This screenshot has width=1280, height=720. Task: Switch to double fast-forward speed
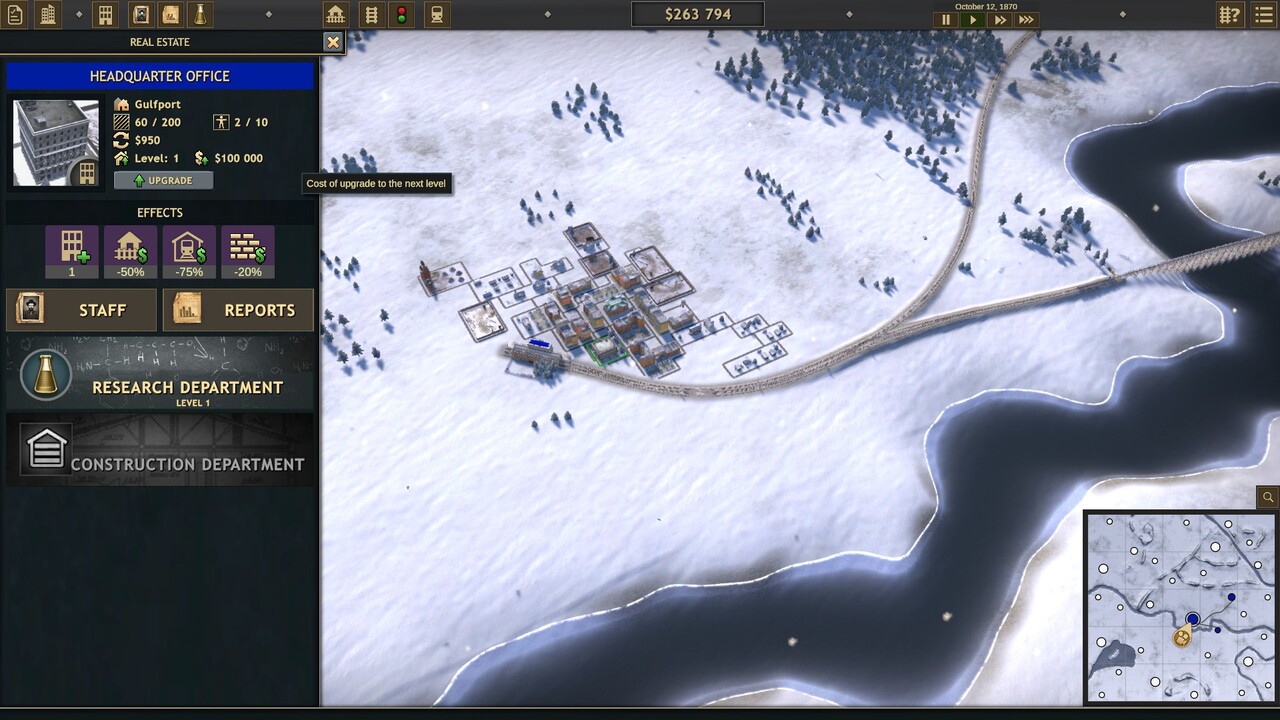tap(999, 20)
